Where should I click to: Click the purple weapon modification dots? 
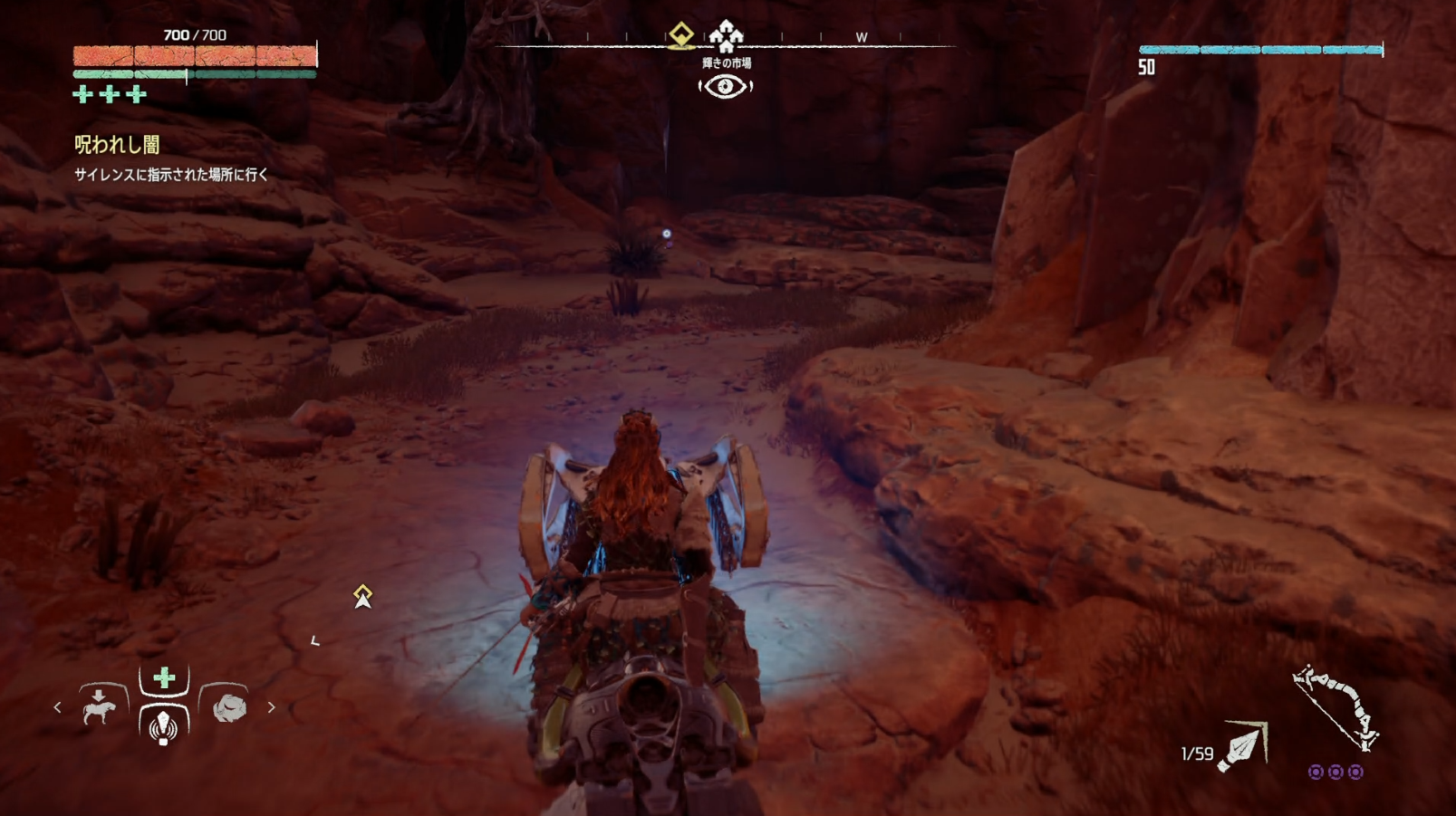tap(1335, 772)
